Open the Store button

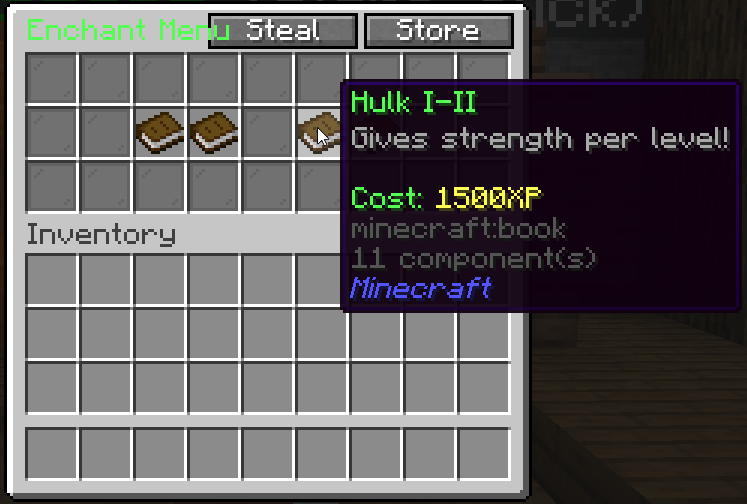coord(438,31)
